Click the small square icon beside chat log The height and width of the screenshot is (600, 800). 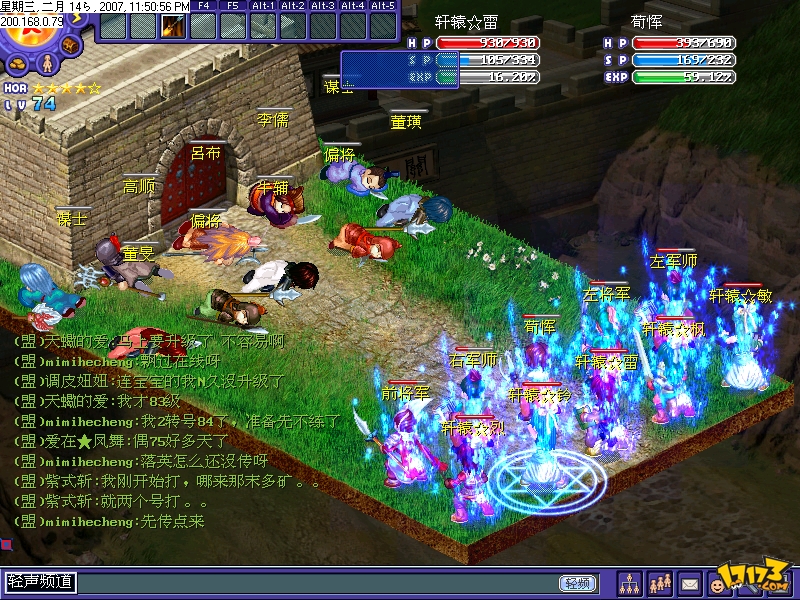[x=6, y=544]
